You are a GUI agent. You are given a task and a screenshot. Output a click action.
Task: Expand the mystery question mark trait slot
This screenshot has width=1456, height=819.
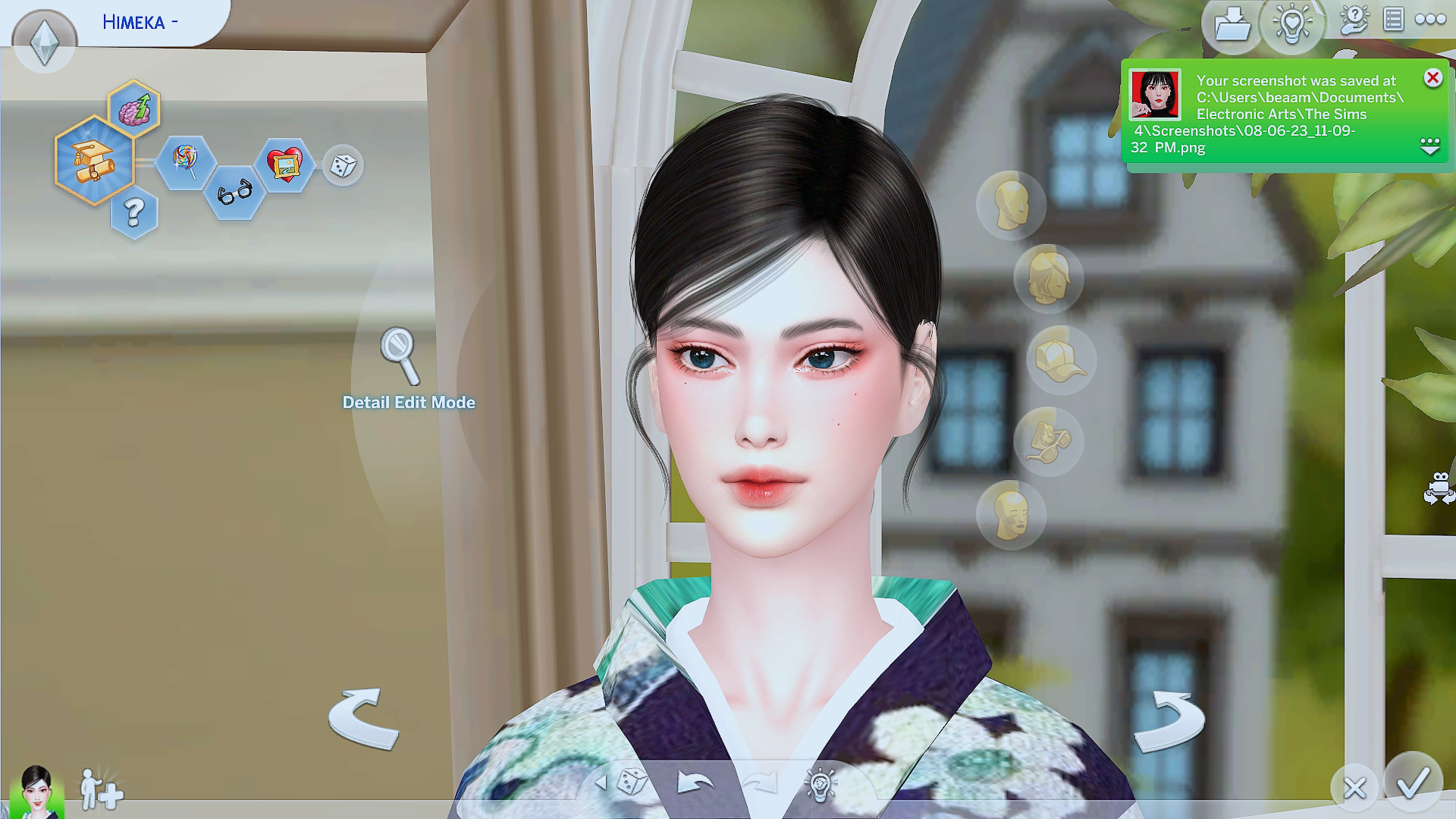tap(134, 213)
